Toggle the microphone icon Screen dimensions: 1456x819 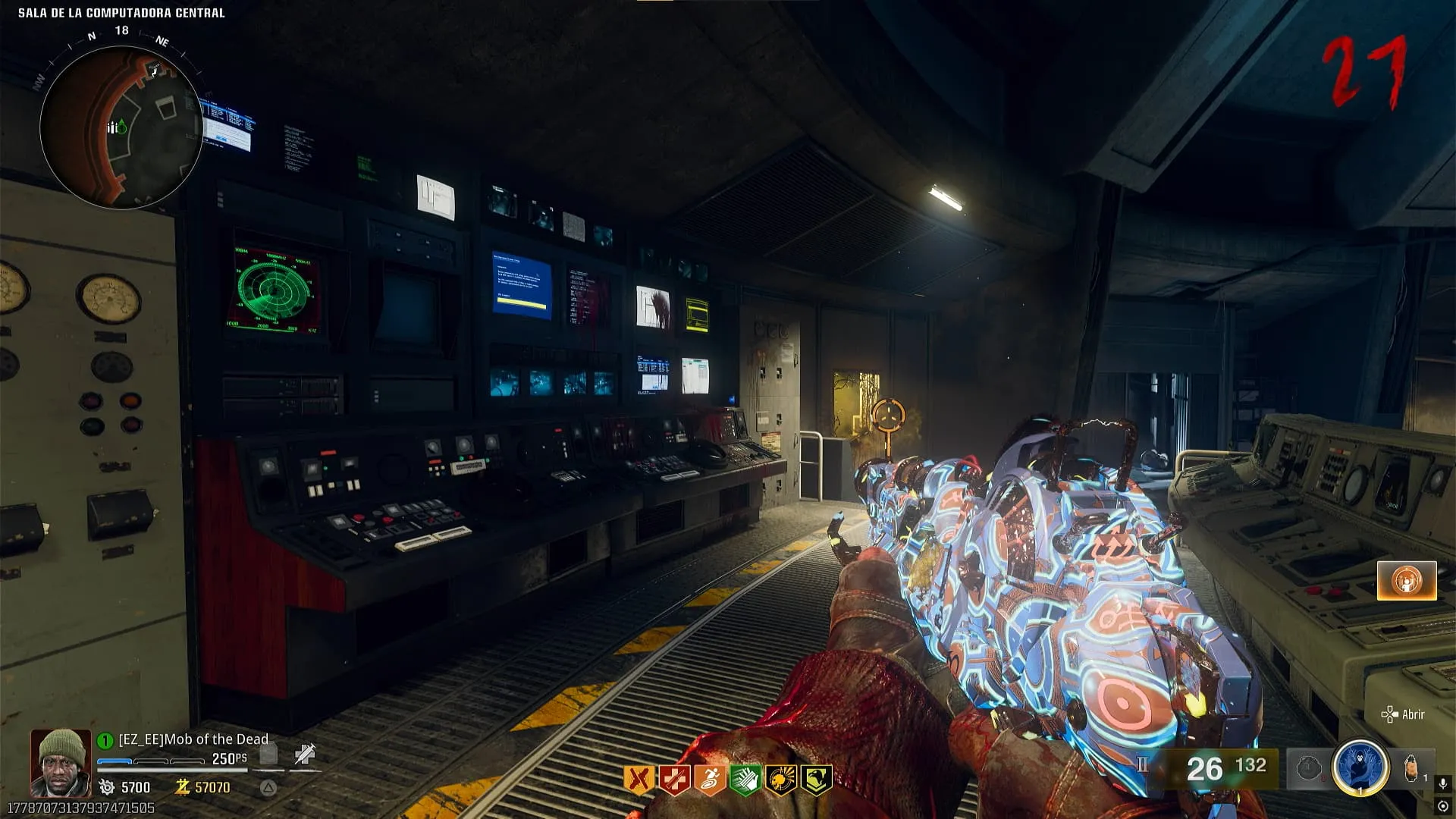pos(1443,783)
